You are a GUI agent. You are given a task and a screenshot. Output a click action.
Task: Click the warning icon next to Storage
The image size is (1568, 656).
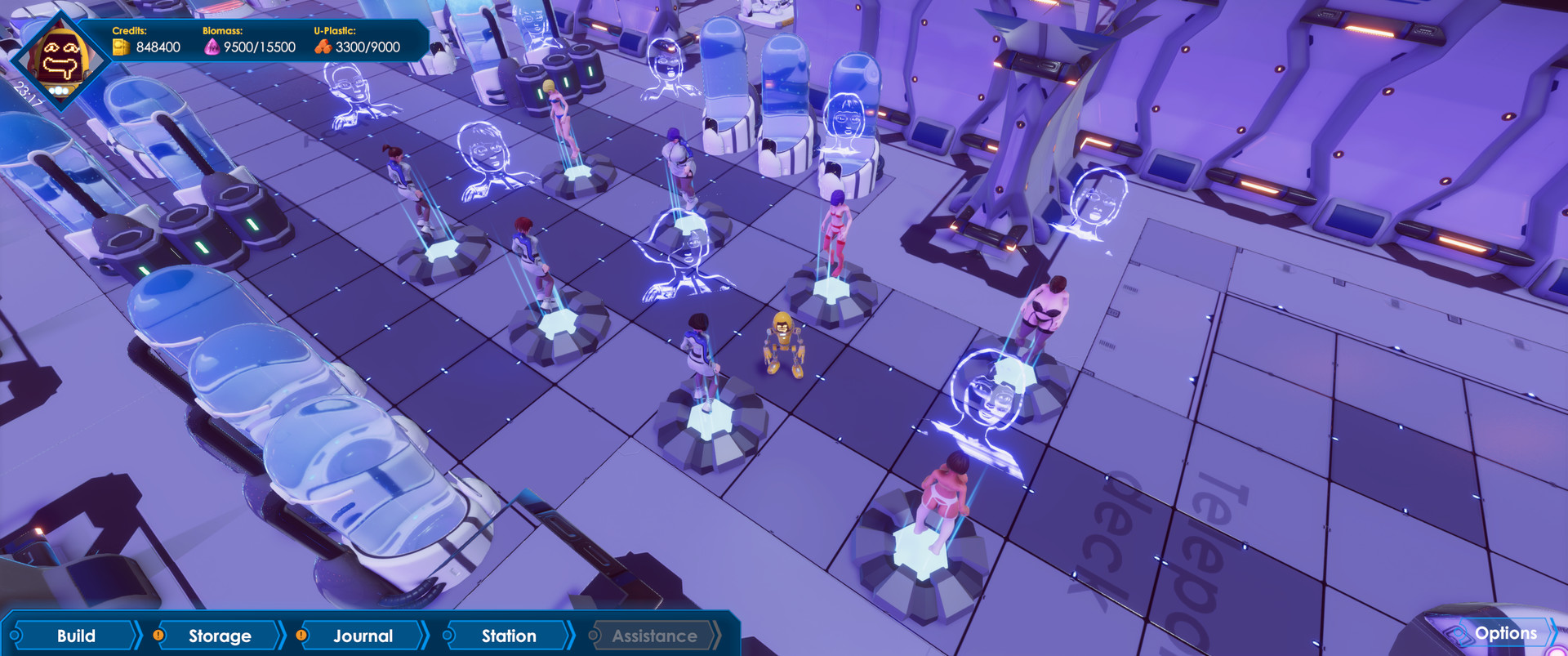(x=157, y=633)
